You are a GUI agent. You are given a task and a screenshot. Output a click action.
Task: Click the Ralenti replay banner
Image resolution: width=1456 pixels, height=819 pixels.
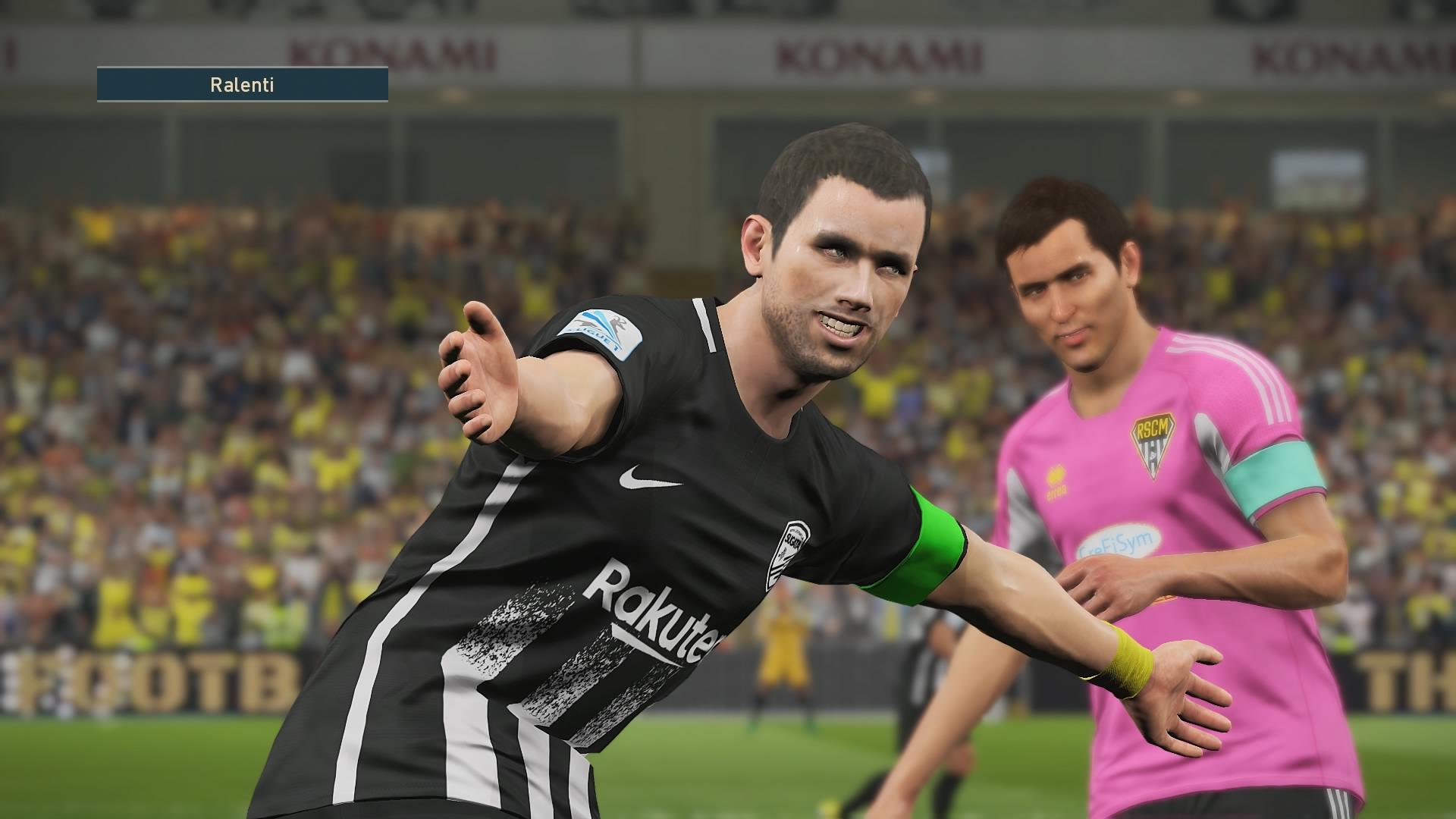click(242, 84)
